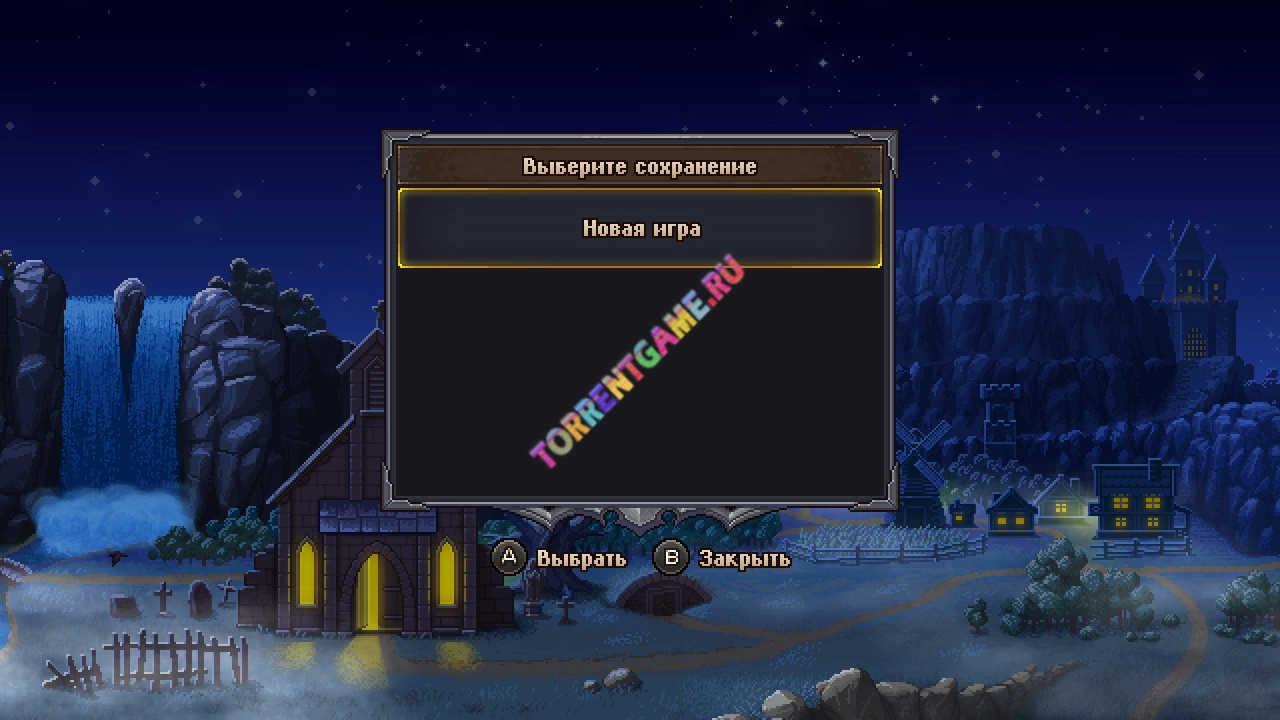Click the graveyard cross near the fence
The height and width of the screenshot is (720, 1280).
pos(165,600)
